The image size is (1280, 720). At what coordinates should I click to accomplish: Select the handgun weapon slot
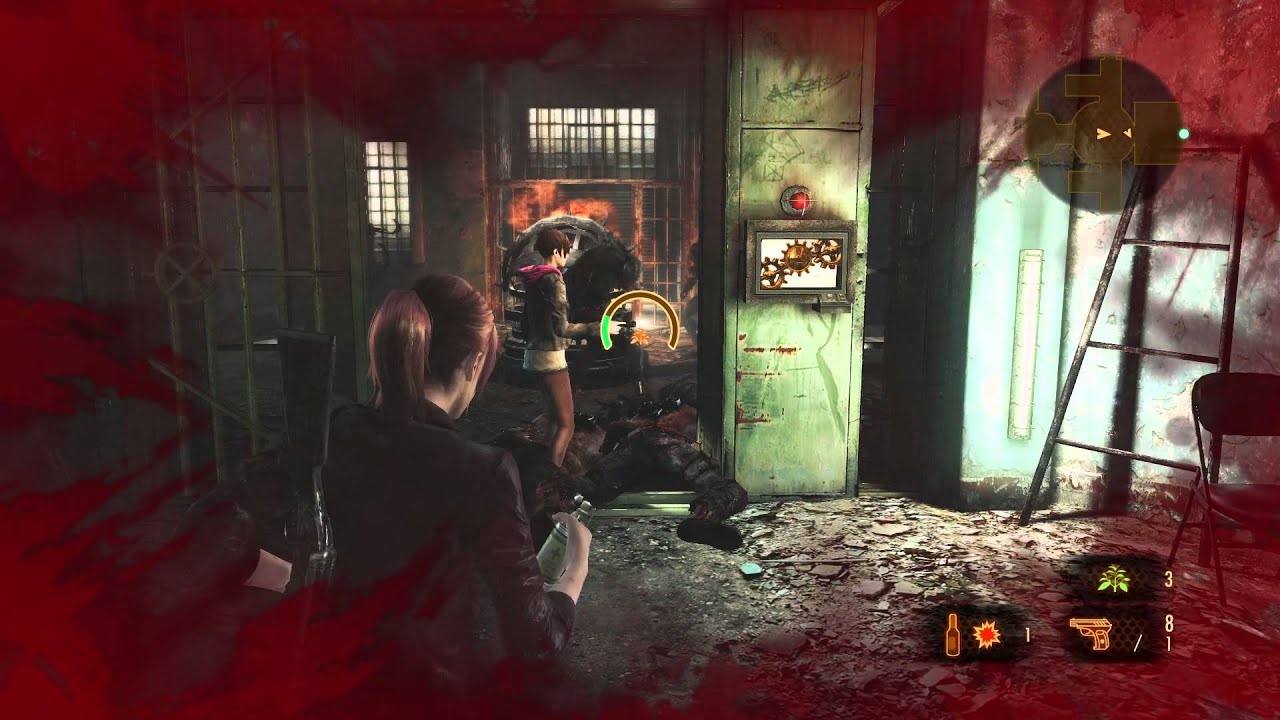pos(1092,634)
